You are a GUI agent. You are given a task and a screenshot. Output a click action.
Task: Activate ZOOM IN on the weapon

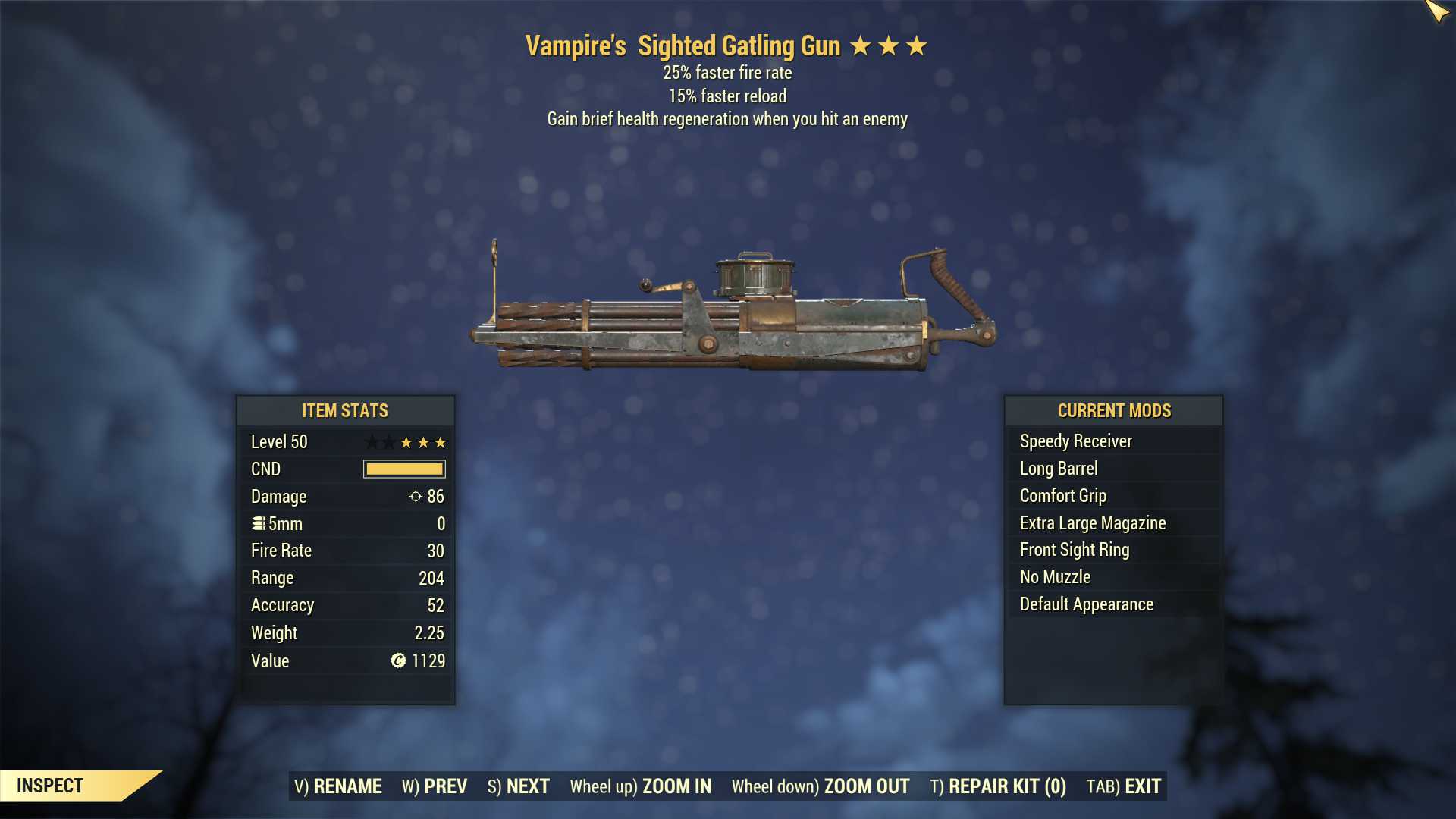coord(641,786)
